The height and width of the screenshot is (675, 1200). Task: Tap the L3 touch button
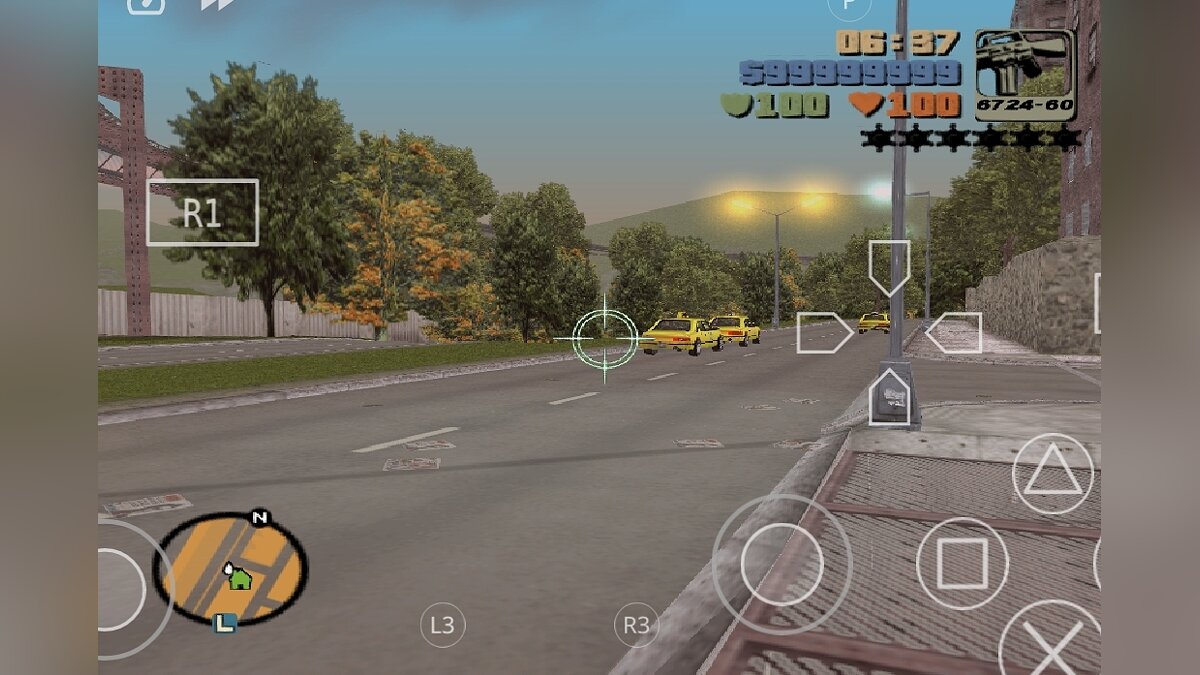pos(442,626)
